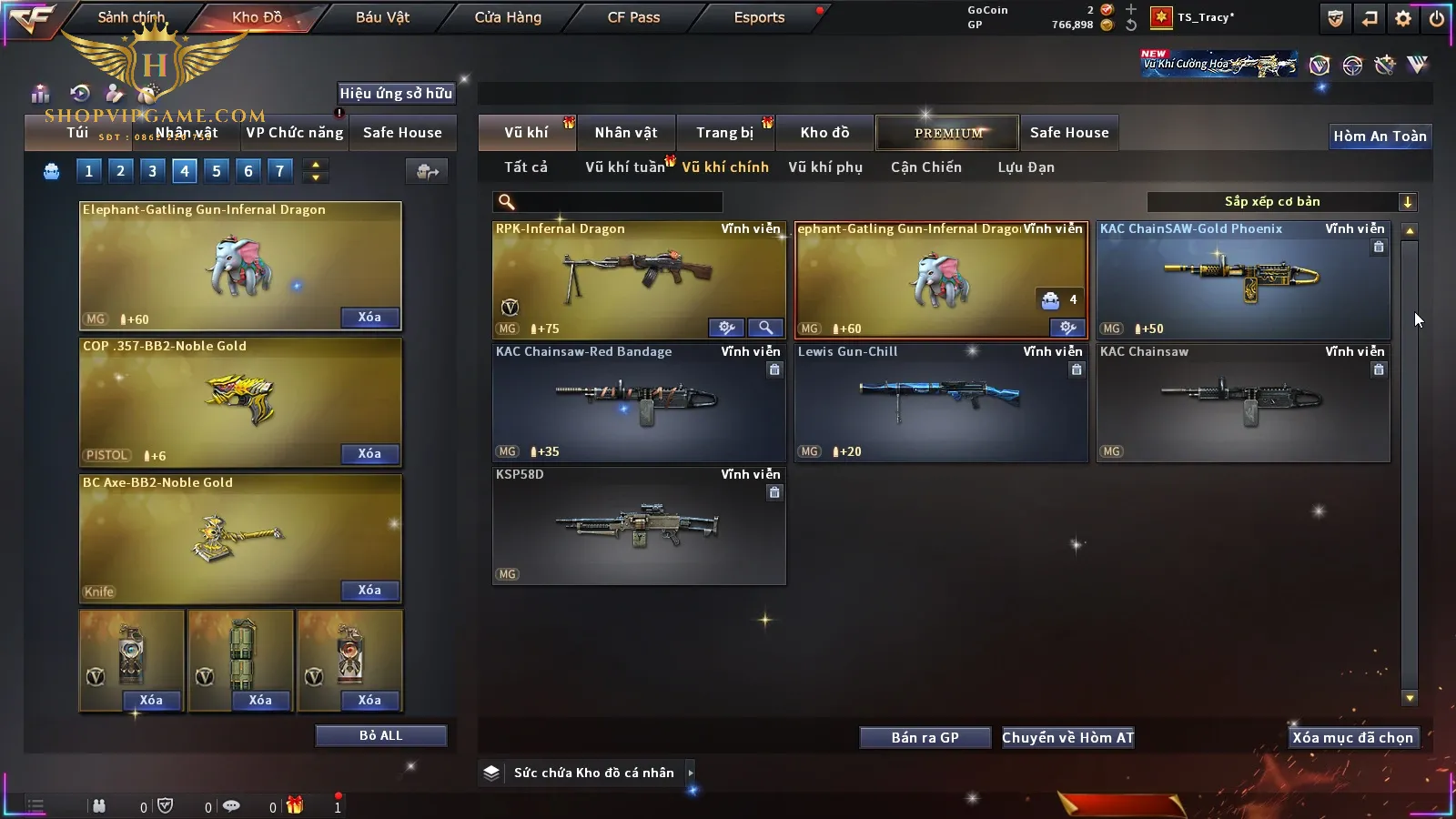Image resolution: width=1456 pixels, height=819 pixels.
Task: Show the Vũ khí phụ category
Action: [x=824, y=167]
